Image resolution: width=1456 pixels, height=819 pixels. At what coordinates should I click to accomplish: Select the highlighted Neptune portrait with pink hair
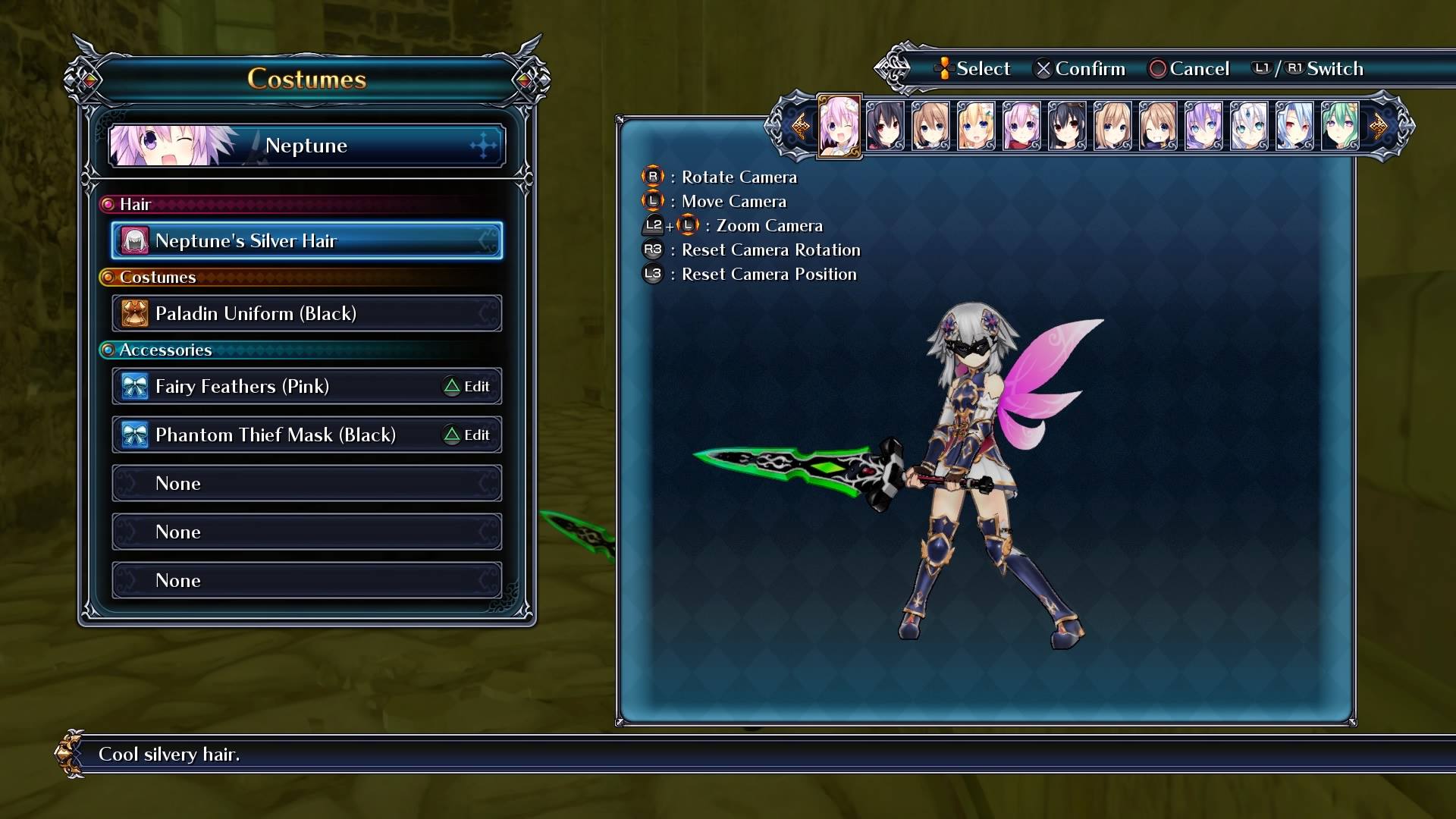(x=839, y=126)
